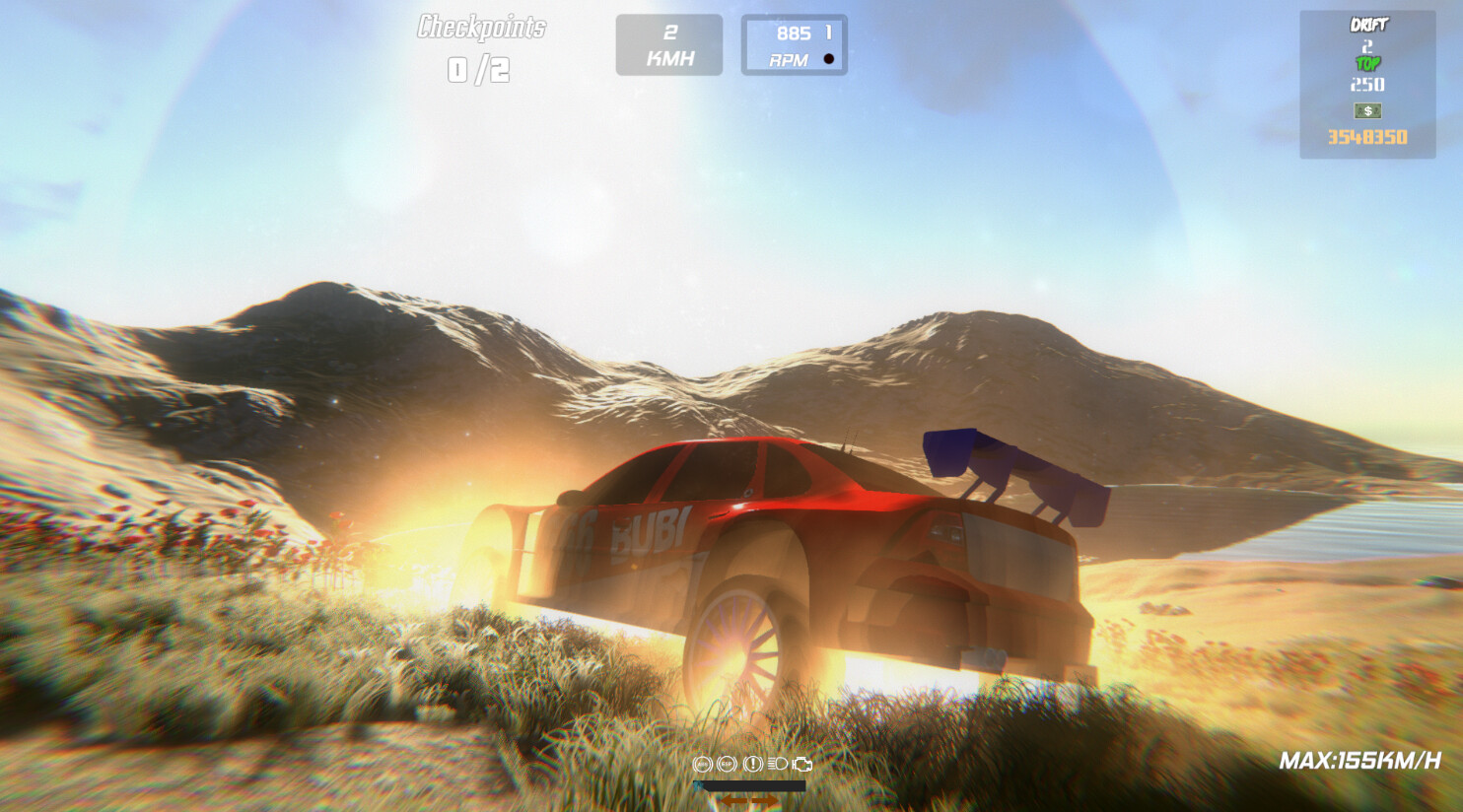
Task: Click the DRIFT panel header
Action: [x=1368, y=22]
